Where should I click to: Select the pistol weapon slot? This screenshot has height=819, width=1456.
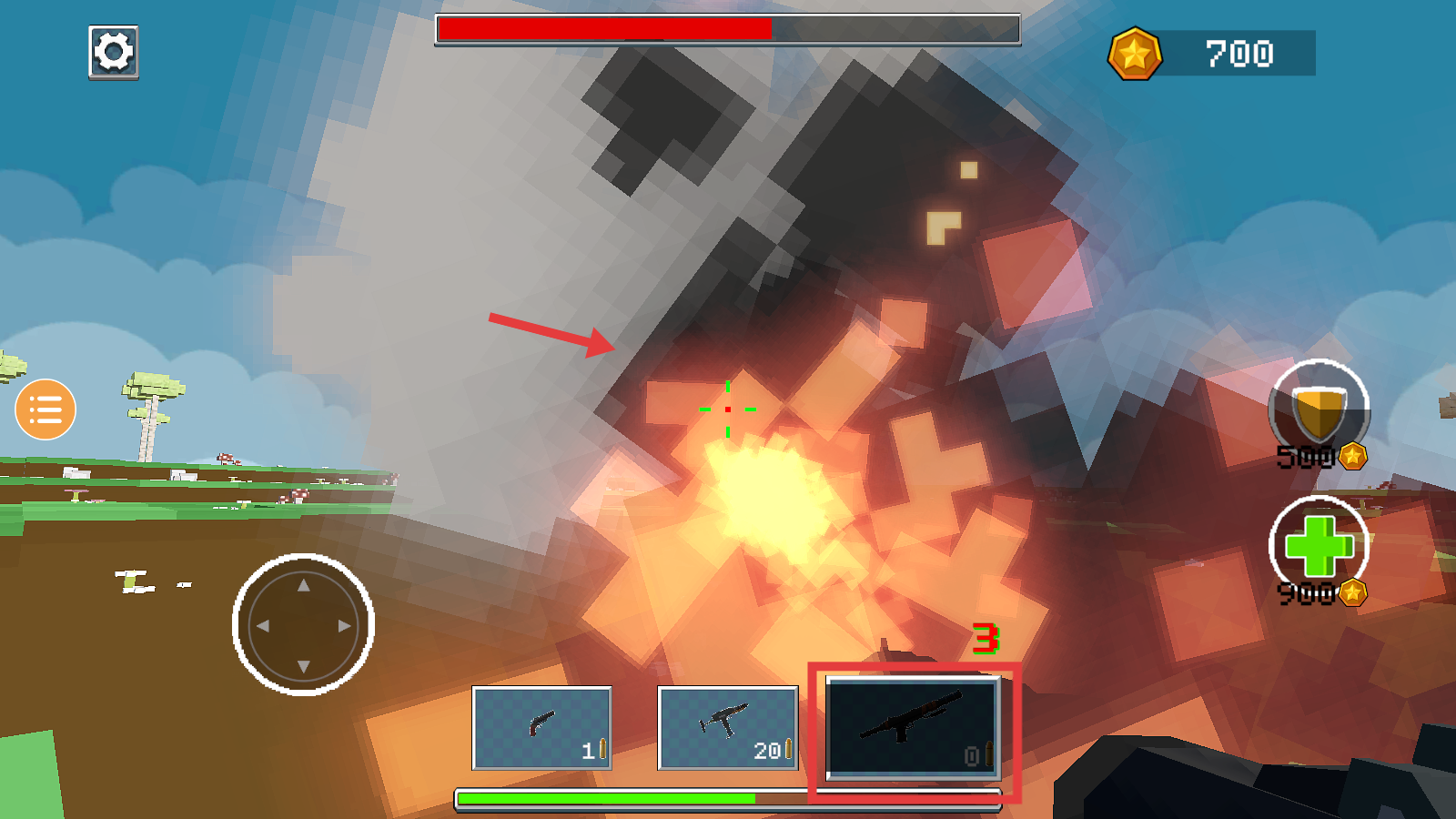coord(541,727)
